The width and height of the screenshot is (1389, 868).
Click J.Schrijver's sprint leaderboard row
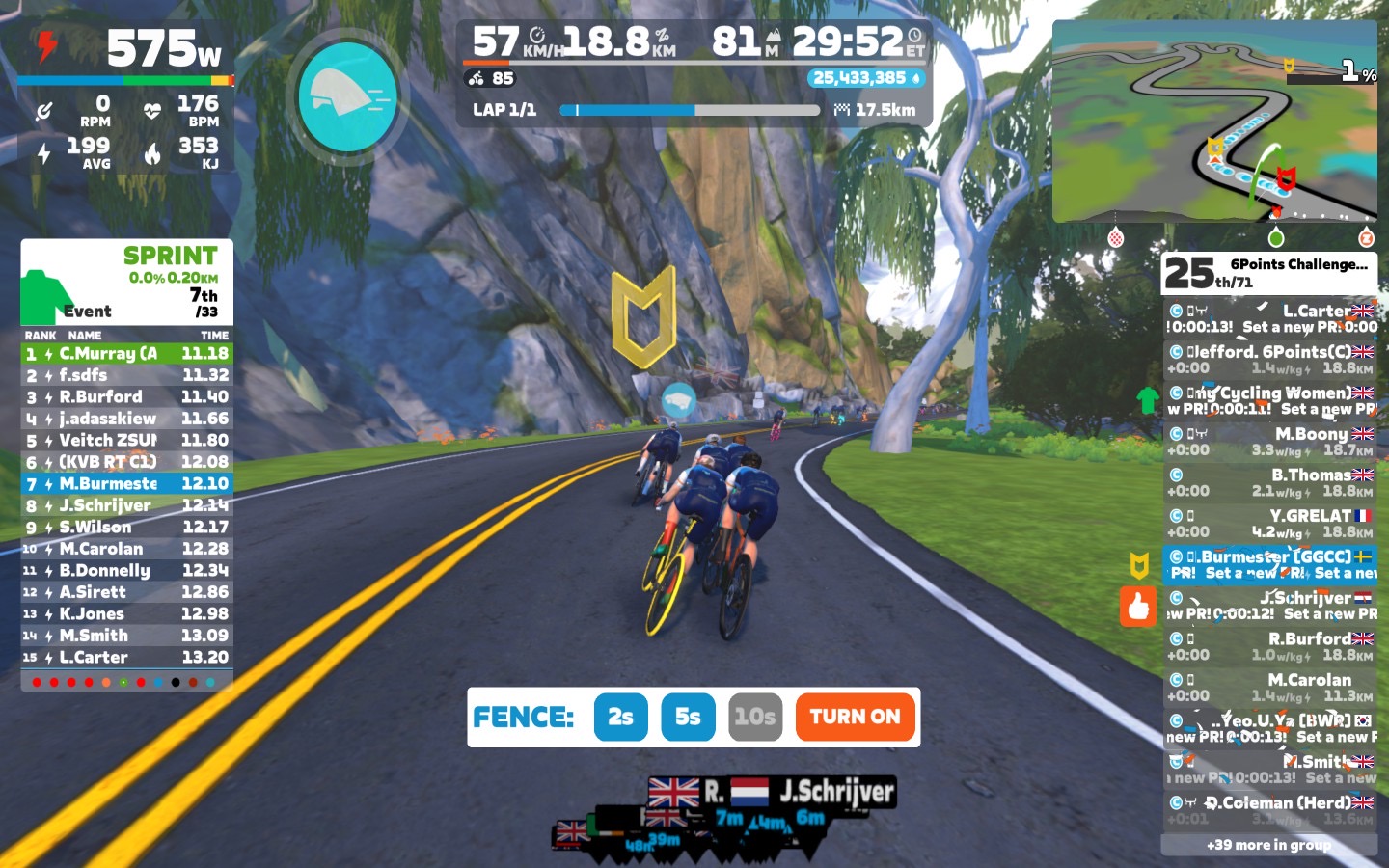(x=126, y=505)
